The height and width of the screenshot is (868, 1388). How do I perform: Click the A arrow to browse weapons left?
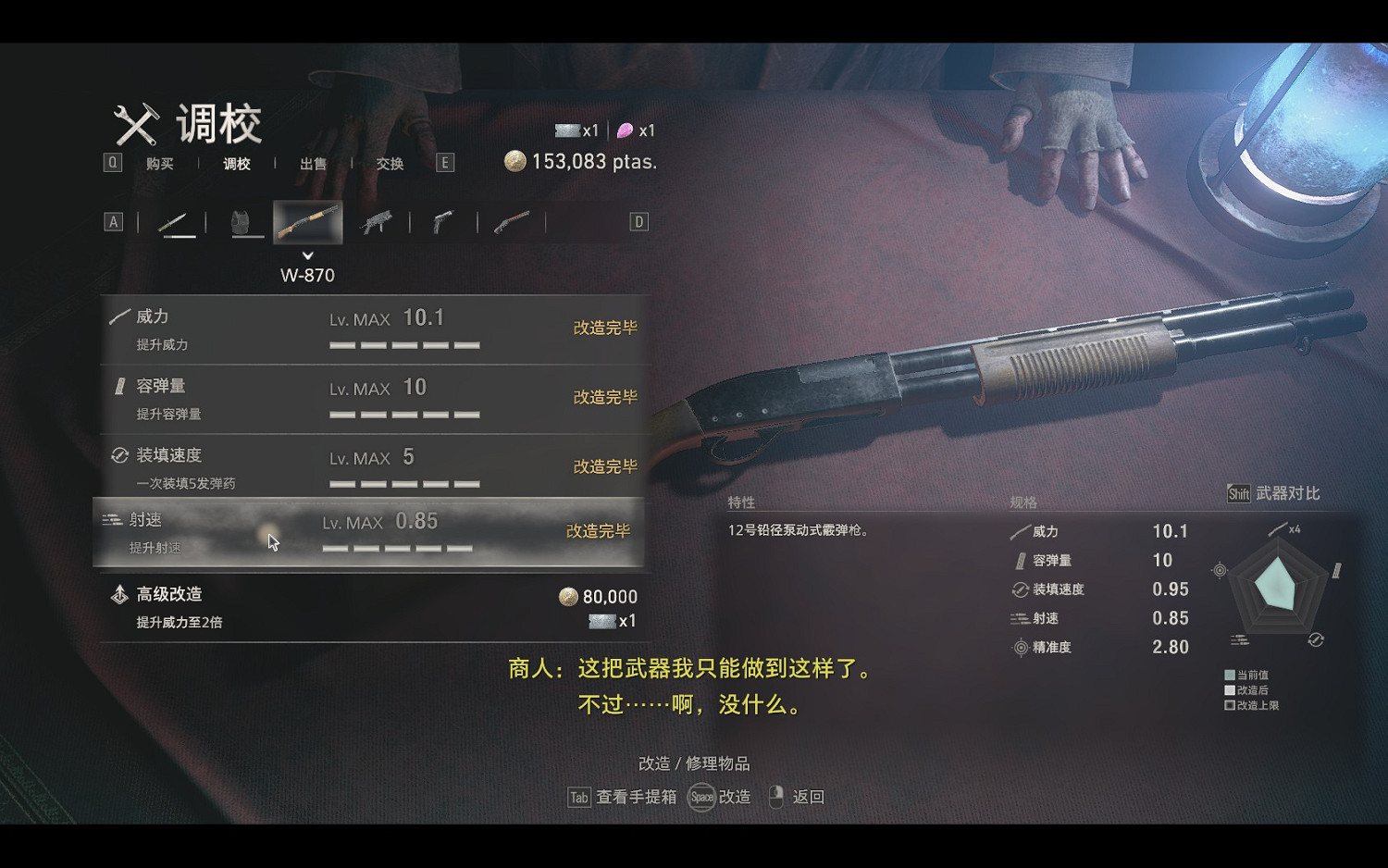pos(114,221)
